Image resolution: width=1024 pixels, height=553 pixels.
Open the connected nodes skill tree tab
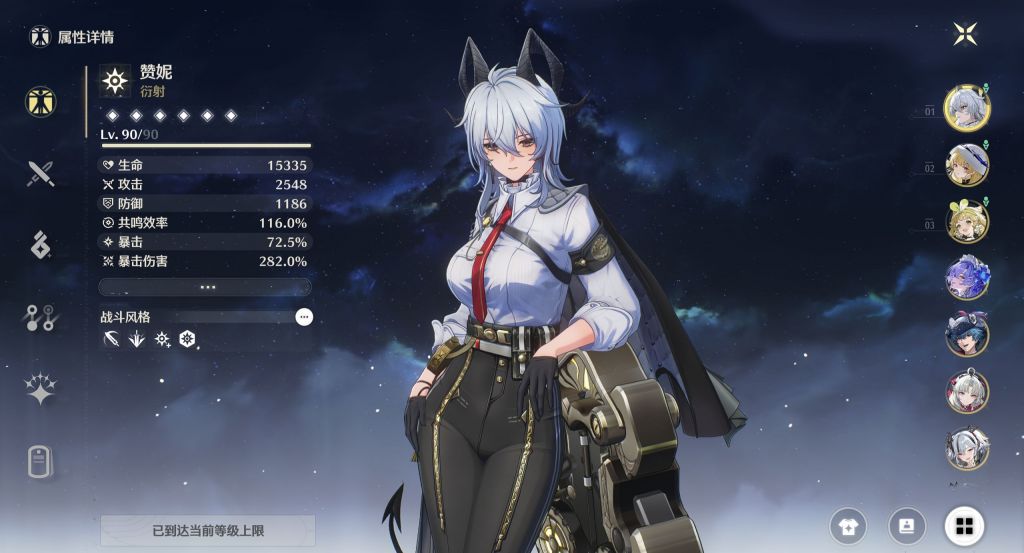(41, 318)
